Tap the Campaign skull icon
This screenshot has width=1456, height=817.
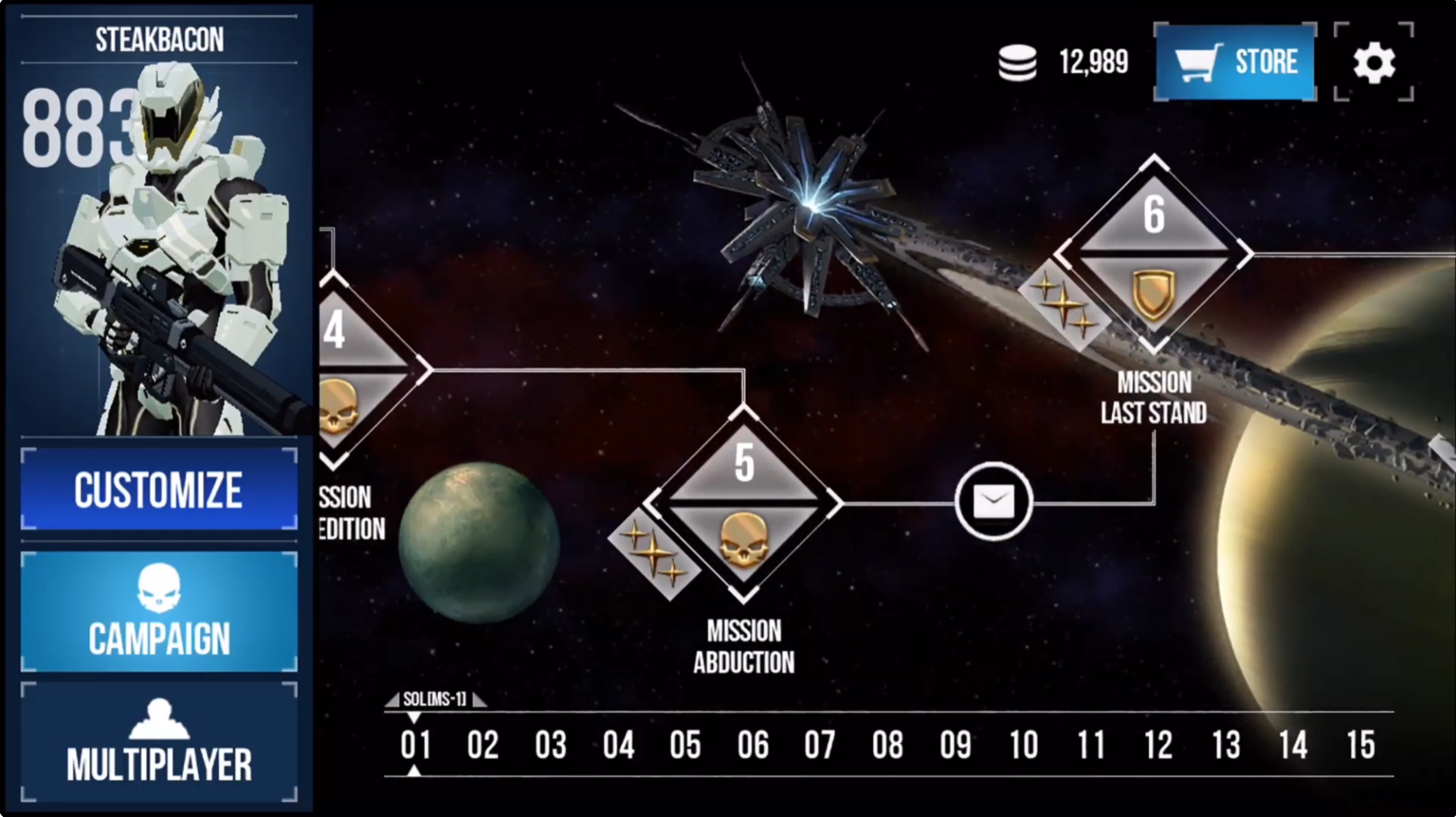point(158,589)
